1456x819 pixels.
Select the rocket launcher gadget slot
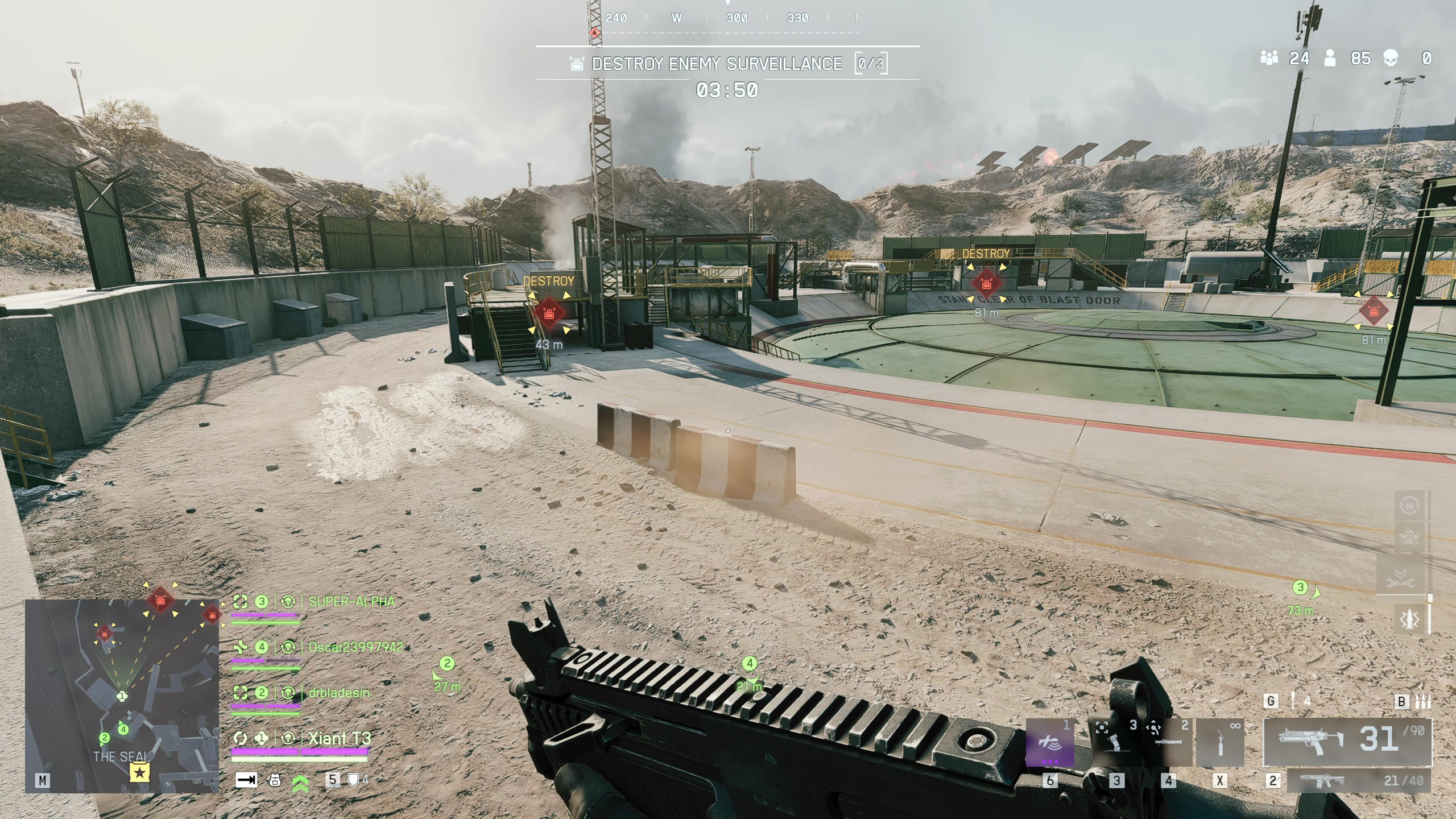(1169, 743)
